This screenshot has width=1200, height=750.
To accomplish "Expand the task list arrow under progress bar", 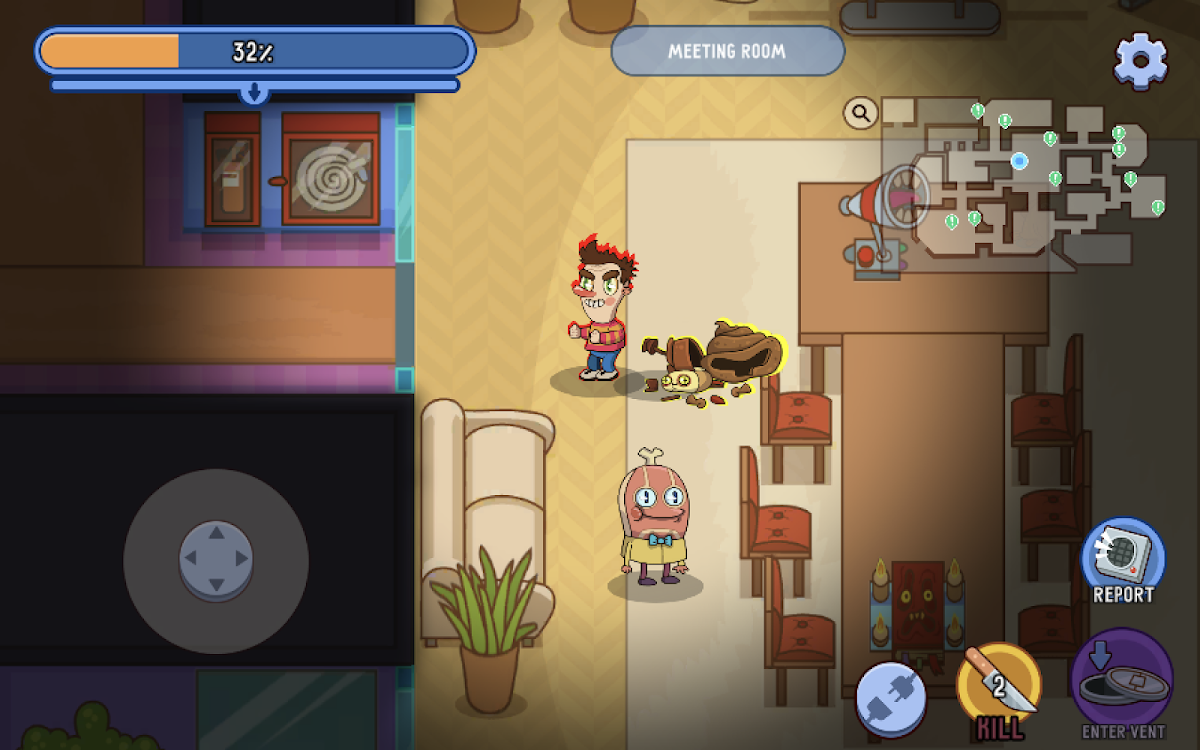I will 254,93.
